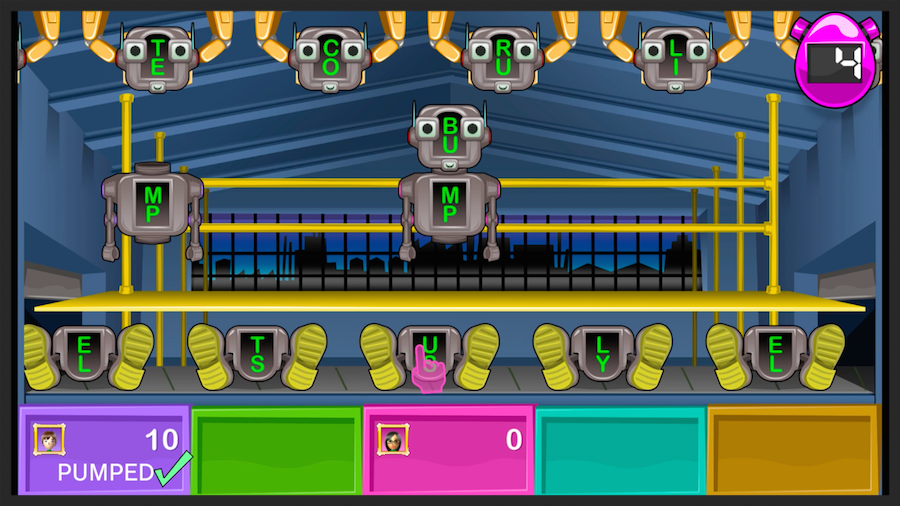Select the LY robot legs

[x=602, y=355]
